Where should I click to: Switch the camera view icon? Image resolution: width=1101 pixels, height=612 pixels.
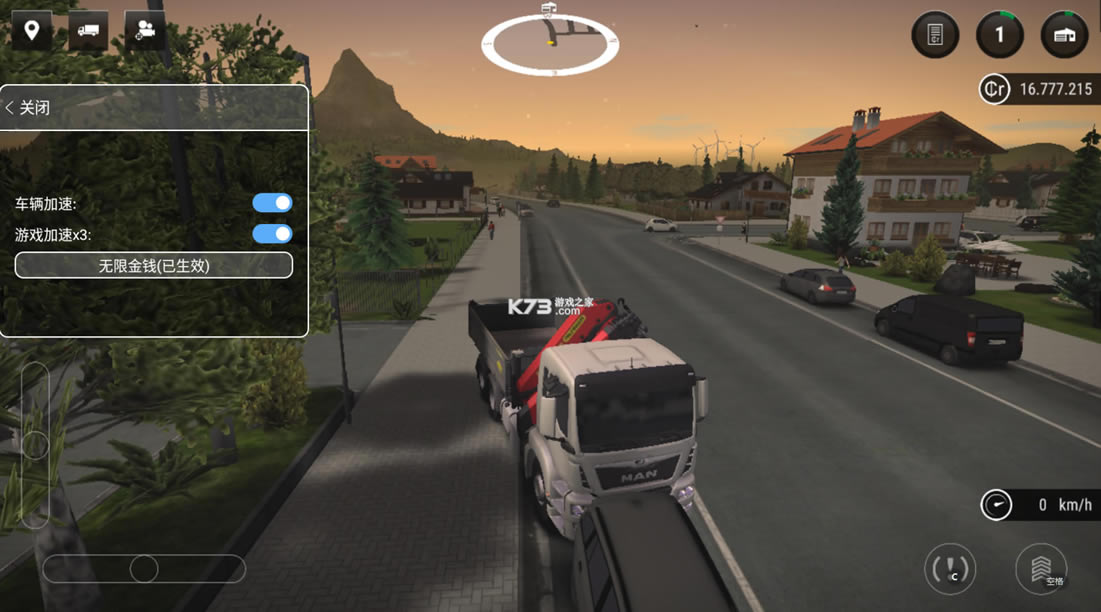pos(145,31)
